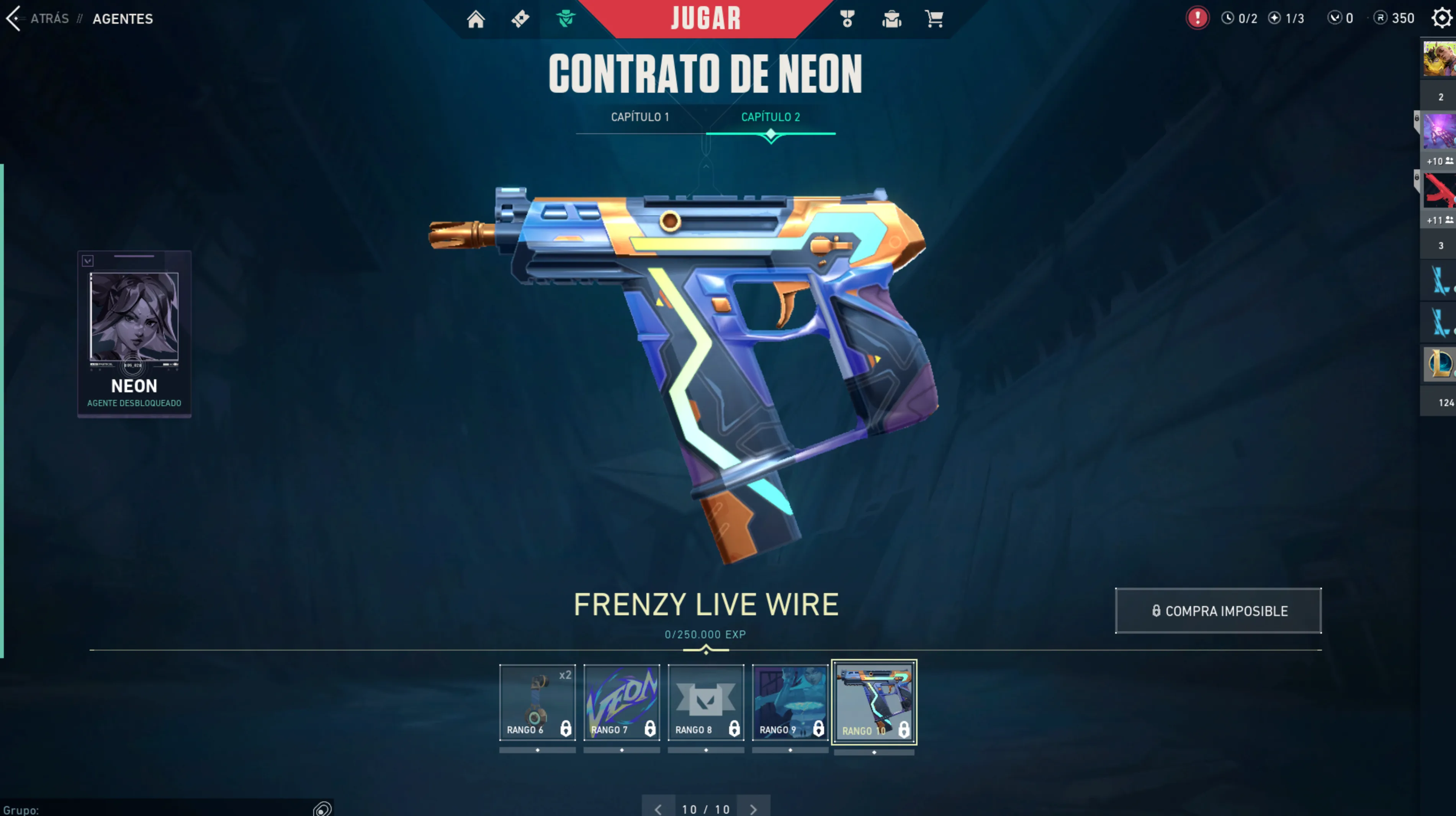This screenshot has width=1456, height=816.
Task: Select the battle pass ticket icon
Action: point(520,19)
